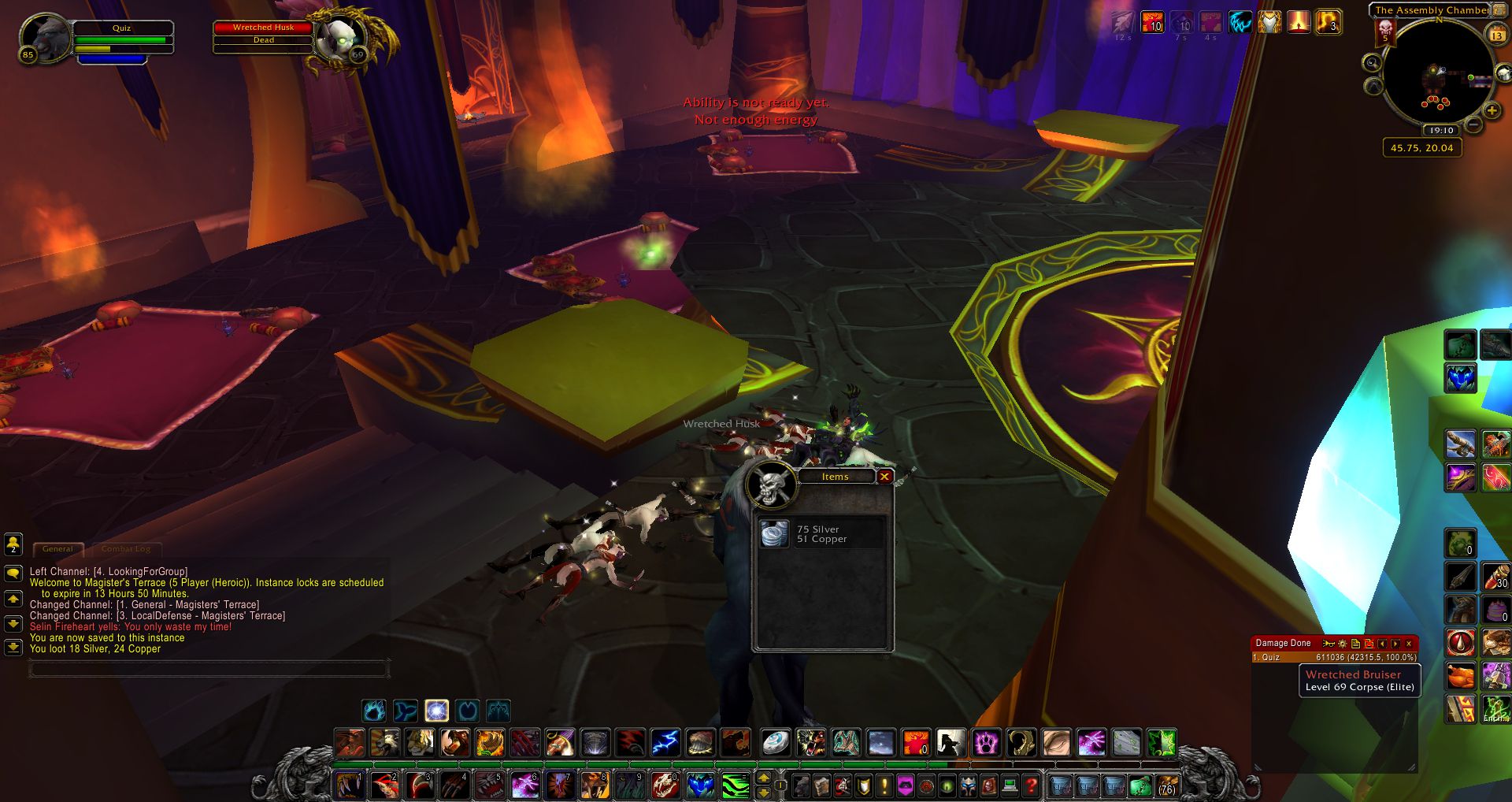Screen dimensions: 1512x802
Task: Loot the 75 Silver 51 Copper coins
Action: [x=776, y=534]
